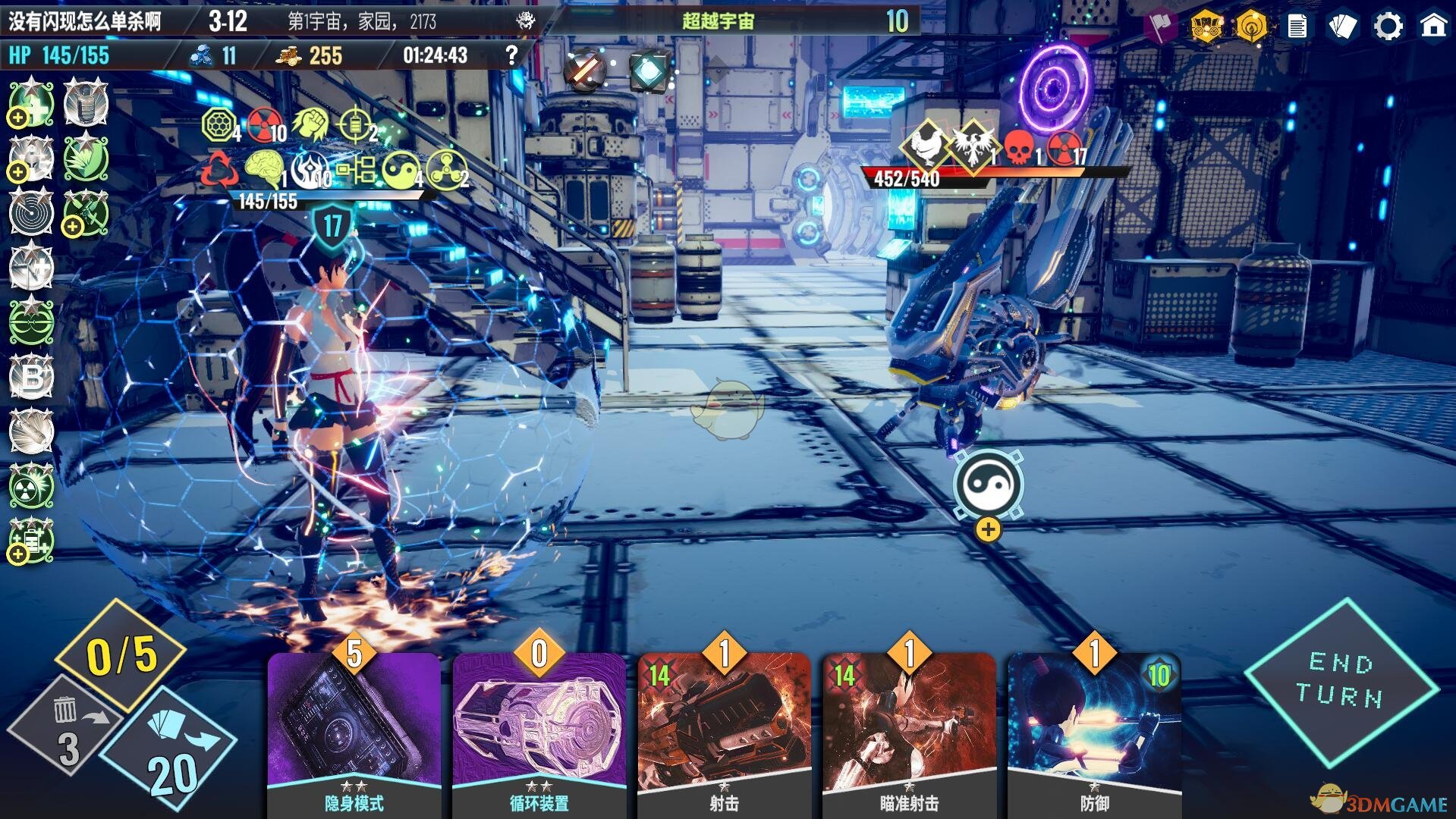Click the purple flag icon
This screenshot has width=1456, height=819.
[1160, 27]
